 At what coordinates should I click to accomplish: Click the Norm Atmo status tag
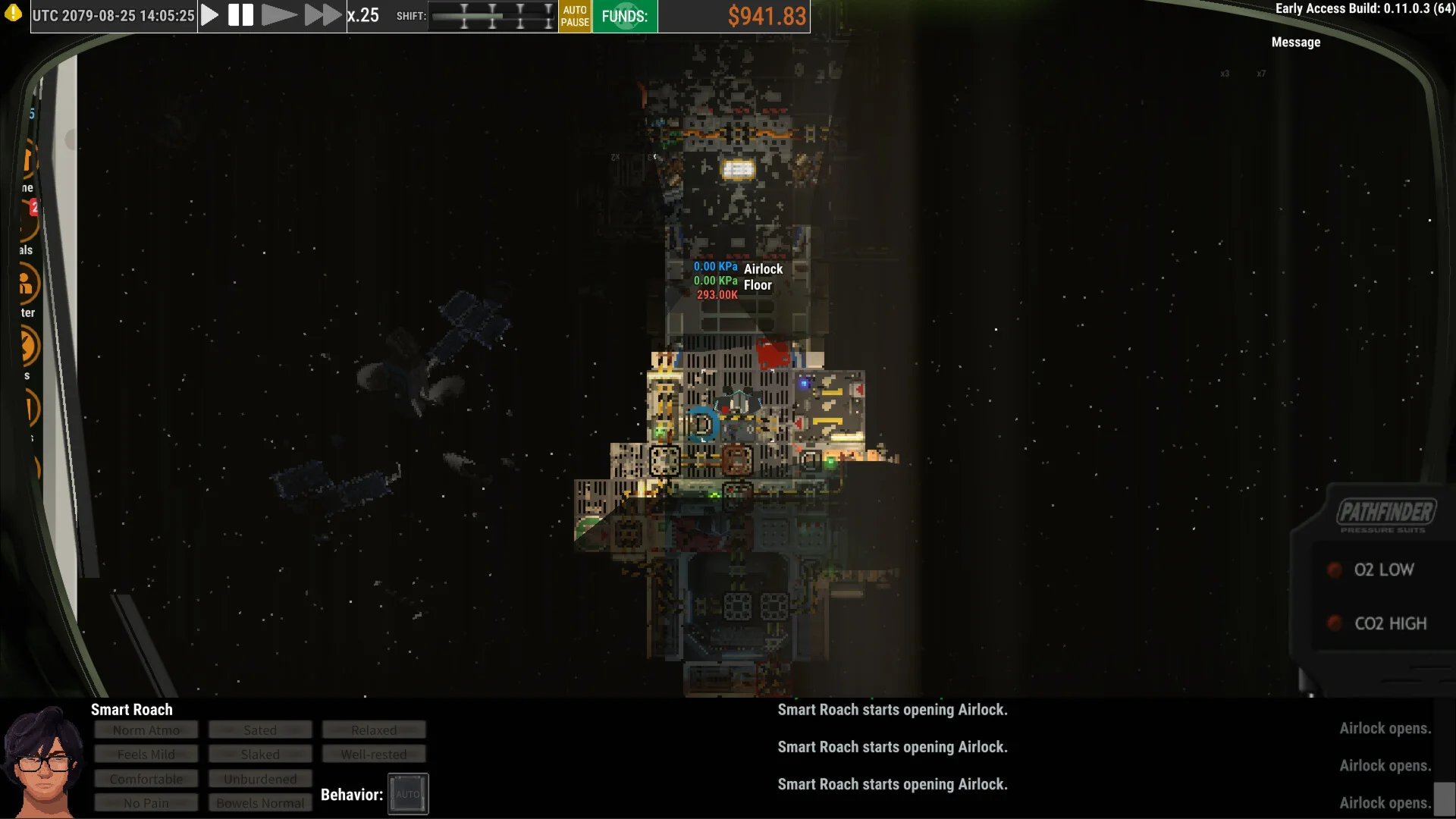(x=146, y=730)
